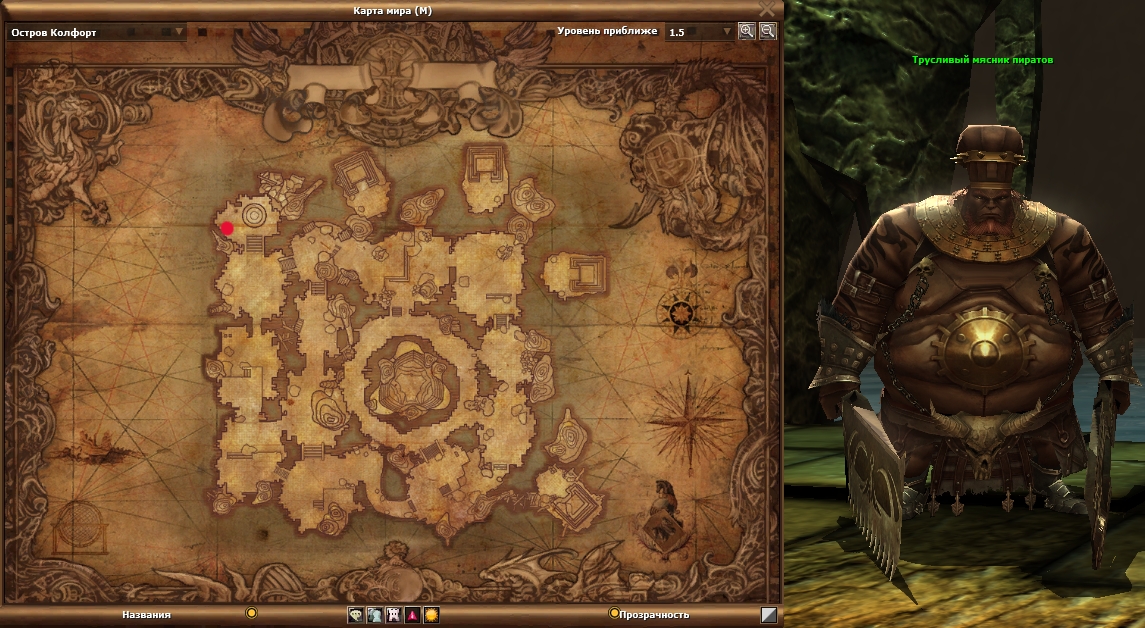The width and height of the screenshot is (1145, 628).
Task: Toggle the two silhouettes map filter
Action: coord(374,615)
